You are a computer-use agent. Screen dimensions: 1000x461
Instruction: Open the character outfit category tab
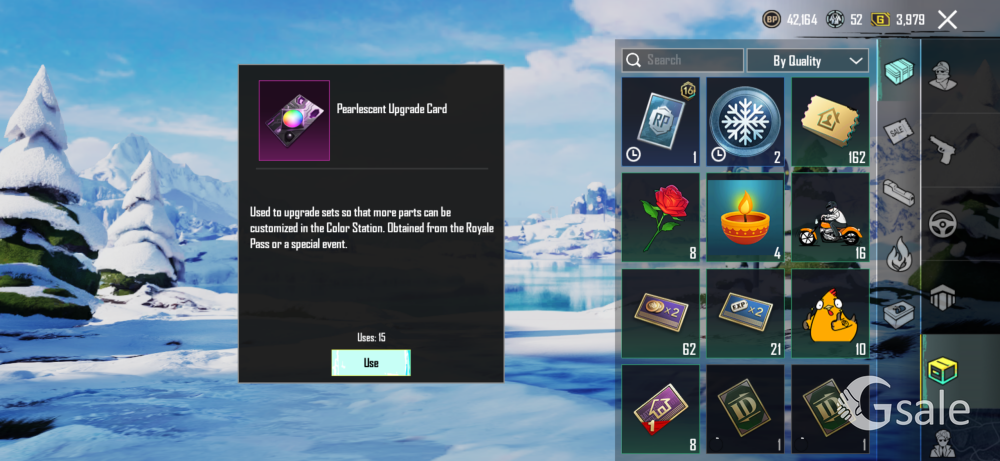(x=942, y=75)
